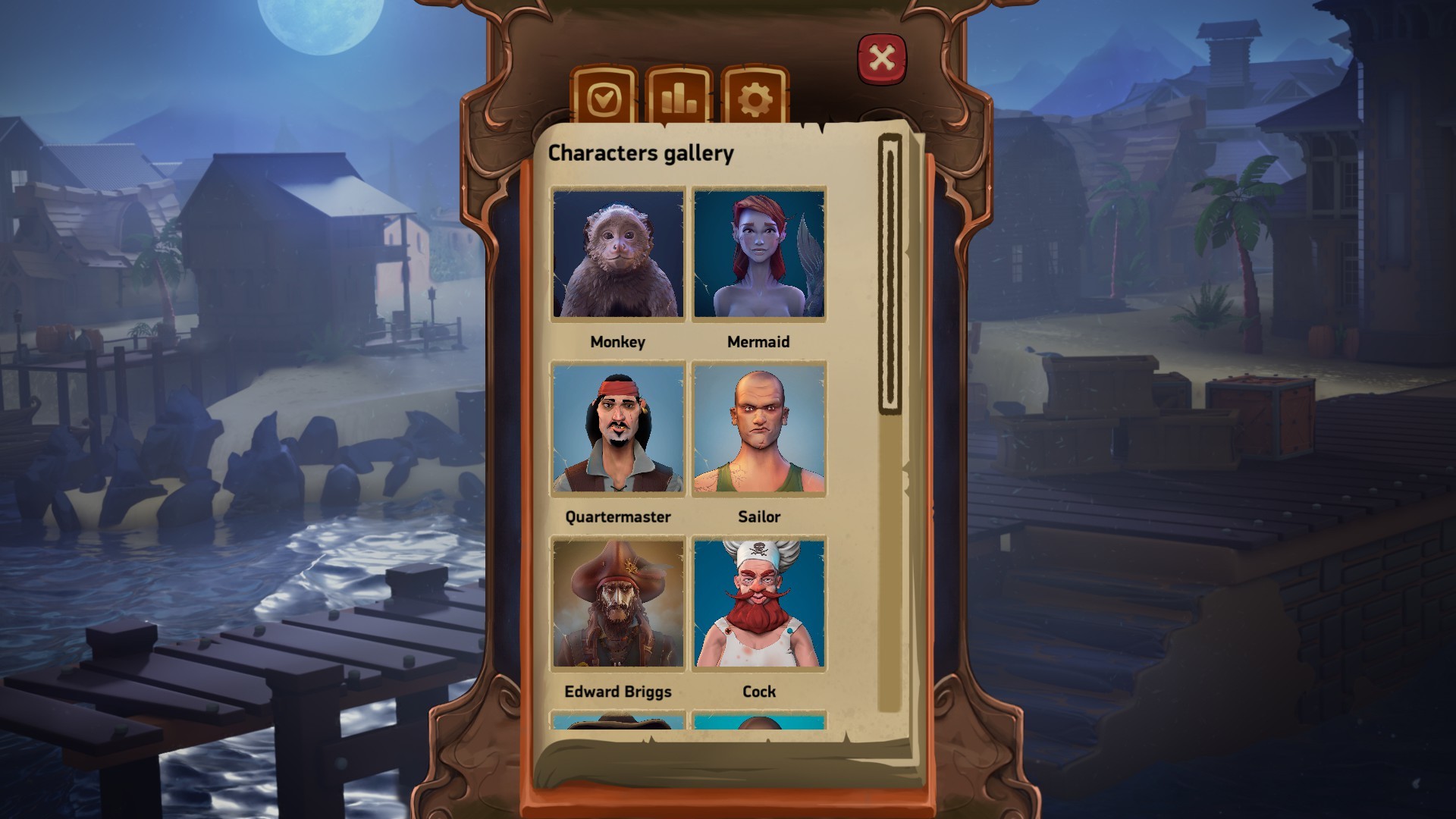Click the Edward Briggs name label

(617, 691)
